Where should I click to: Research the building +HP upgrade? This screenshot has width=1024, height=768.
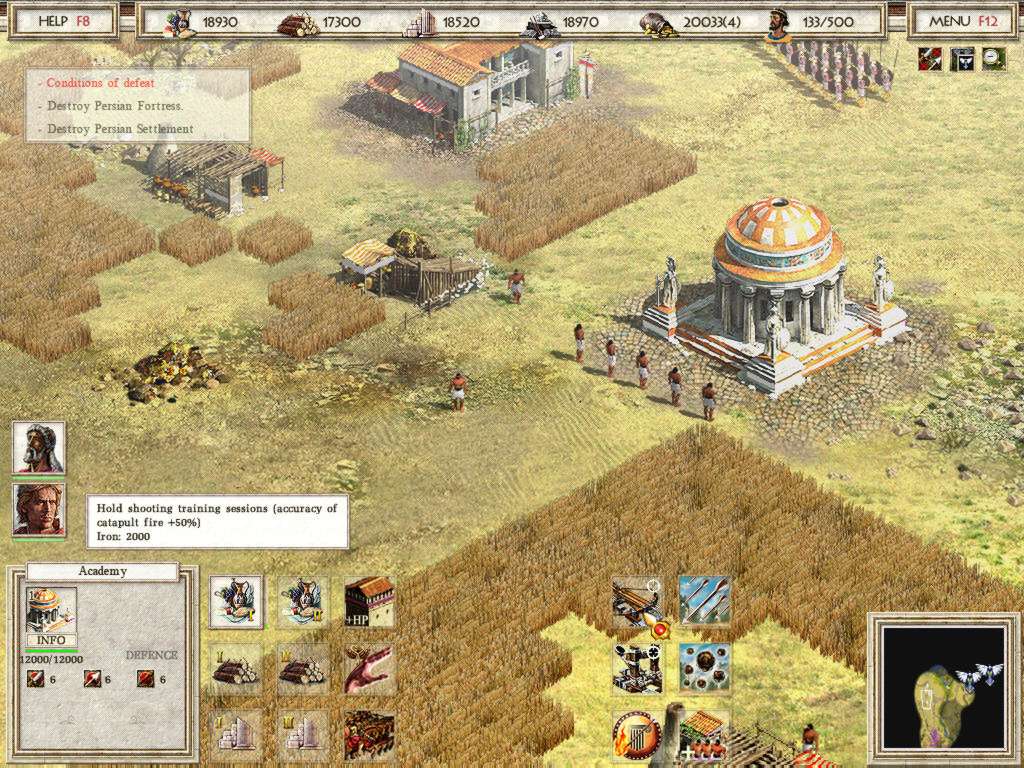pyautogui.click(x=369, y=602)
